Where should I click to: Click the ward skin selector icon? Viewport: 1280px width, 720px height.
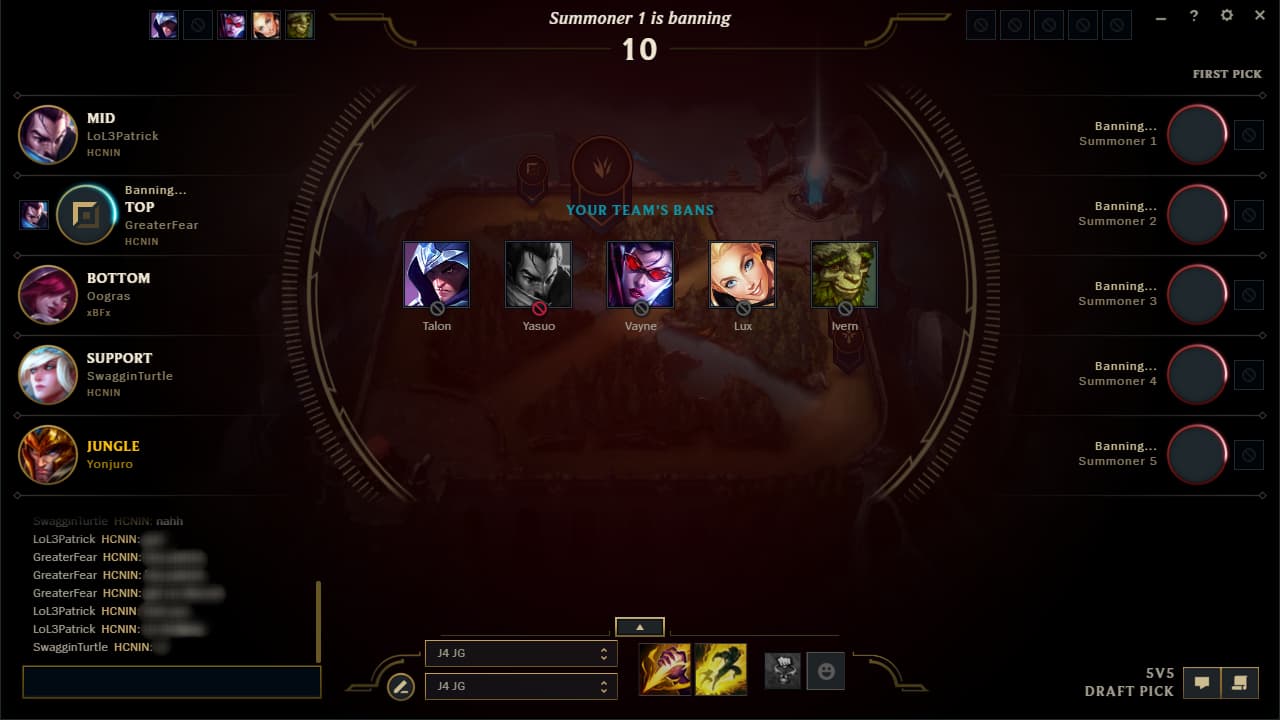click(783, 672)
